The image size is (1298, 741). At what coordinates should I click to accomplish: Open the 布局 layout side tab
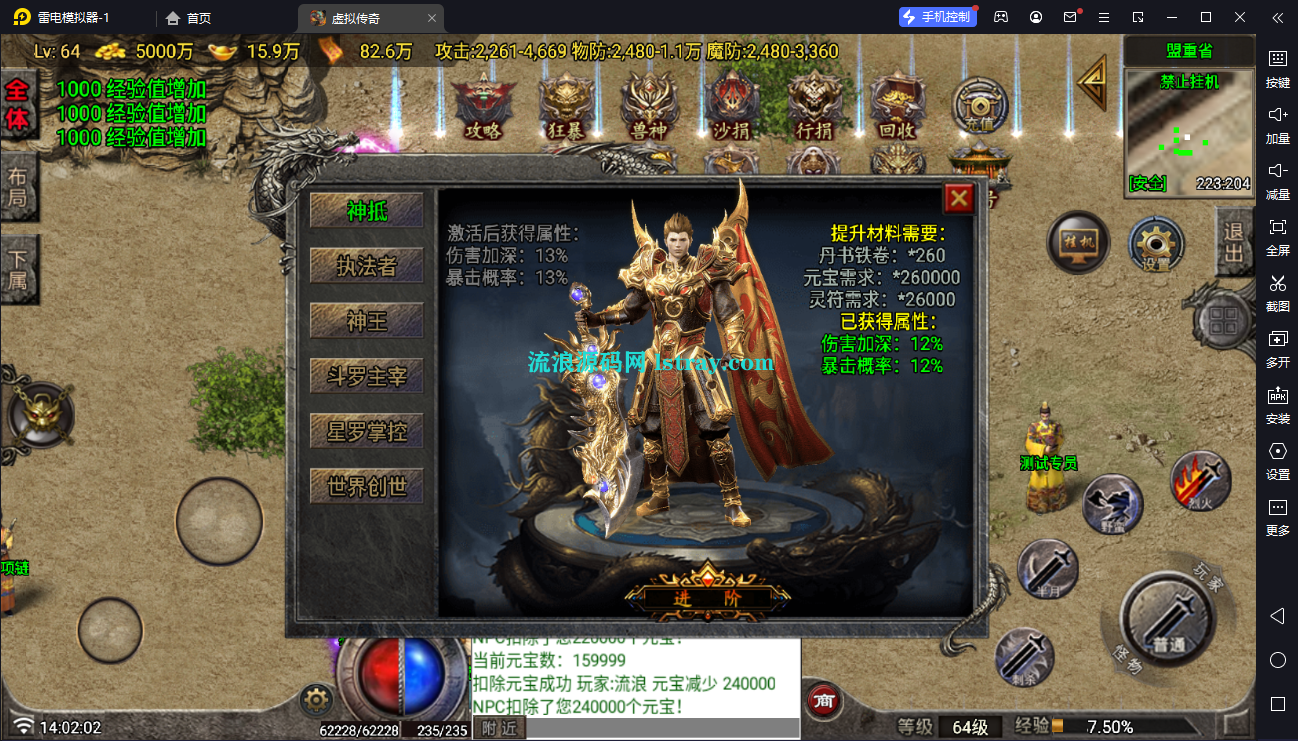click(18, 187)
